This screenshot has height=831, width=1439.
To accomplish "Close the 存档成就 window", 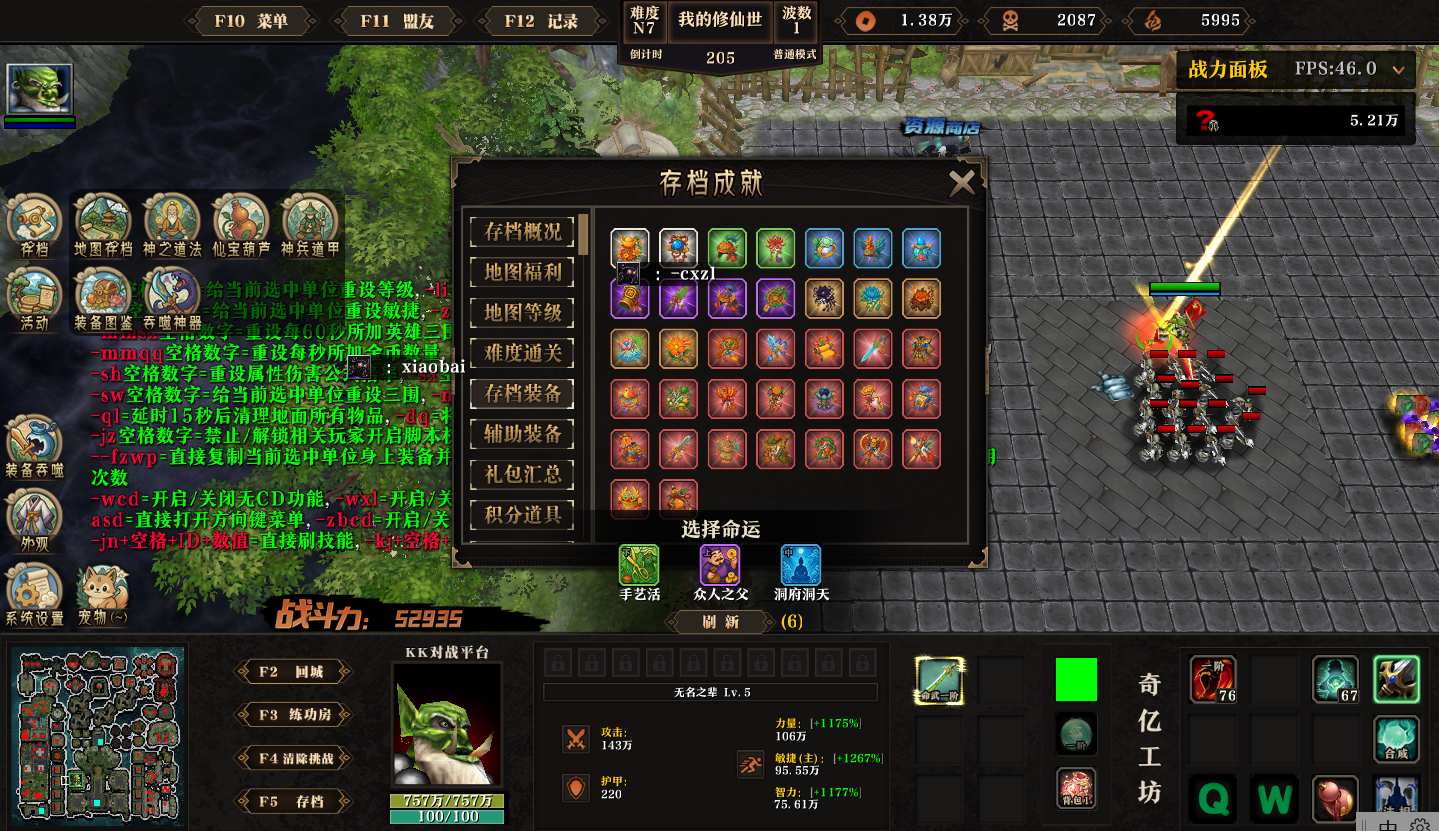I will click(x=961, y=182).
